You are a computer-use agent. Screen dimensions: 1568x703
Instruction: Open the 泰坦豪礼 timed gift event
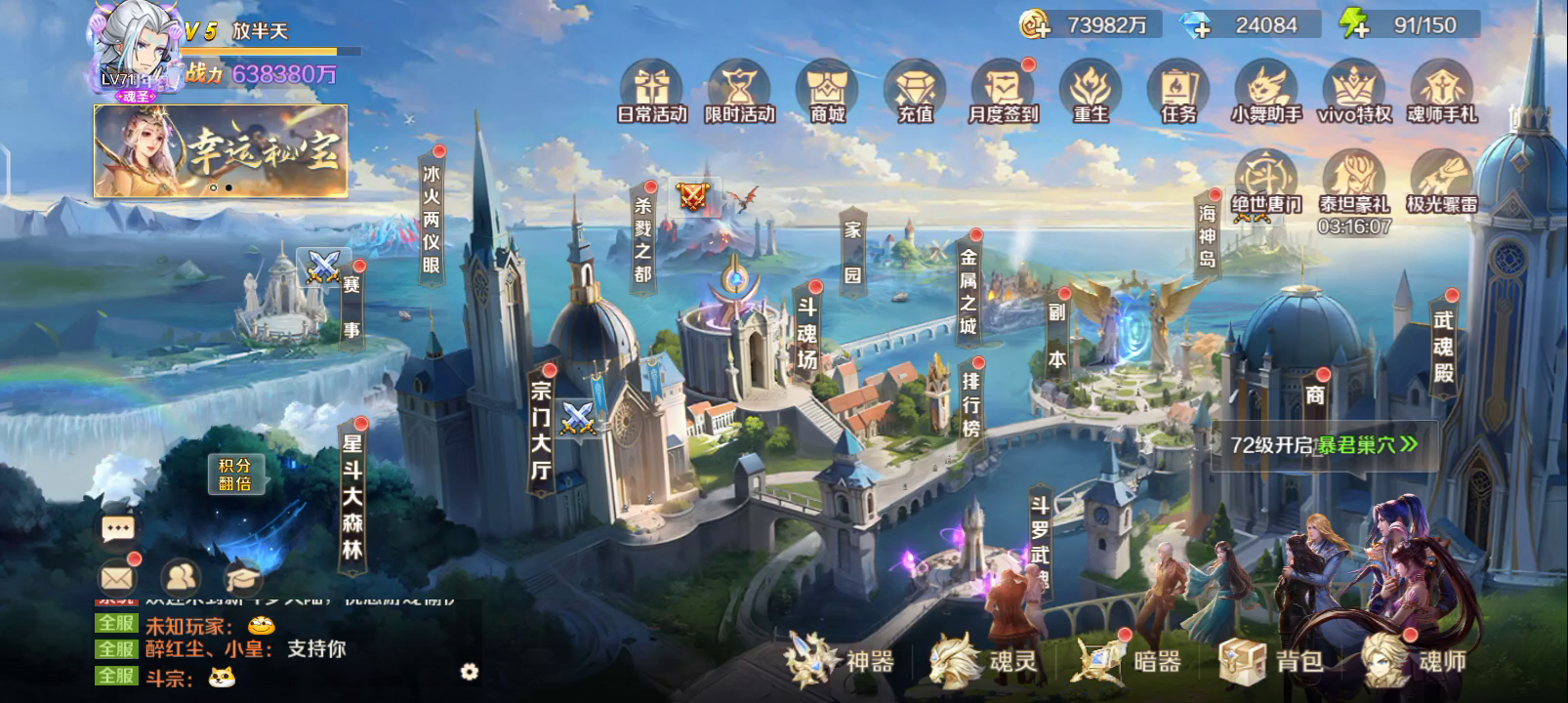(1354, 186)
